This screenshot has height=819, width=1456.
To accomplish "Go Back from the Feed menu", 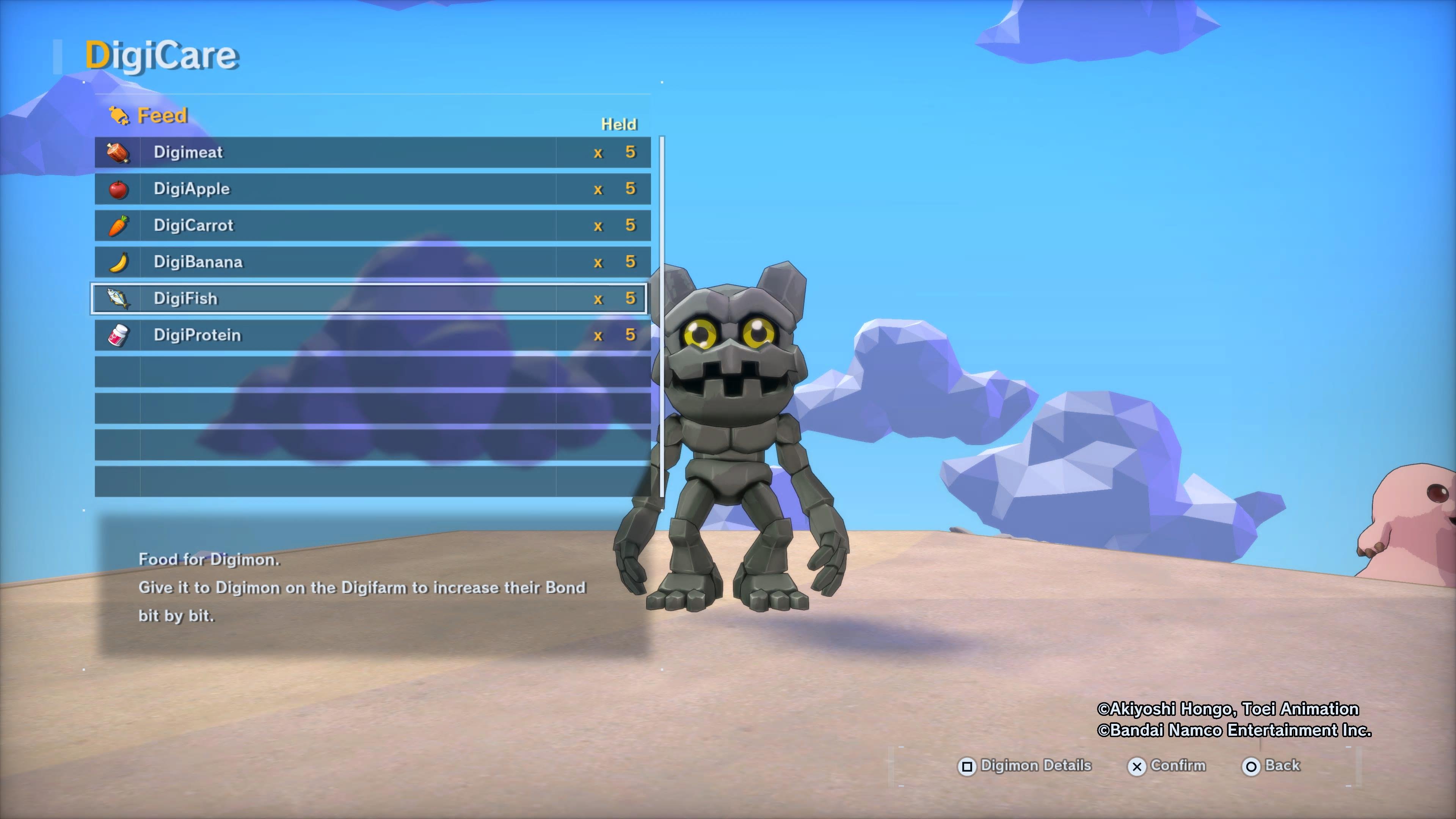I will (x=1271, y=766).
